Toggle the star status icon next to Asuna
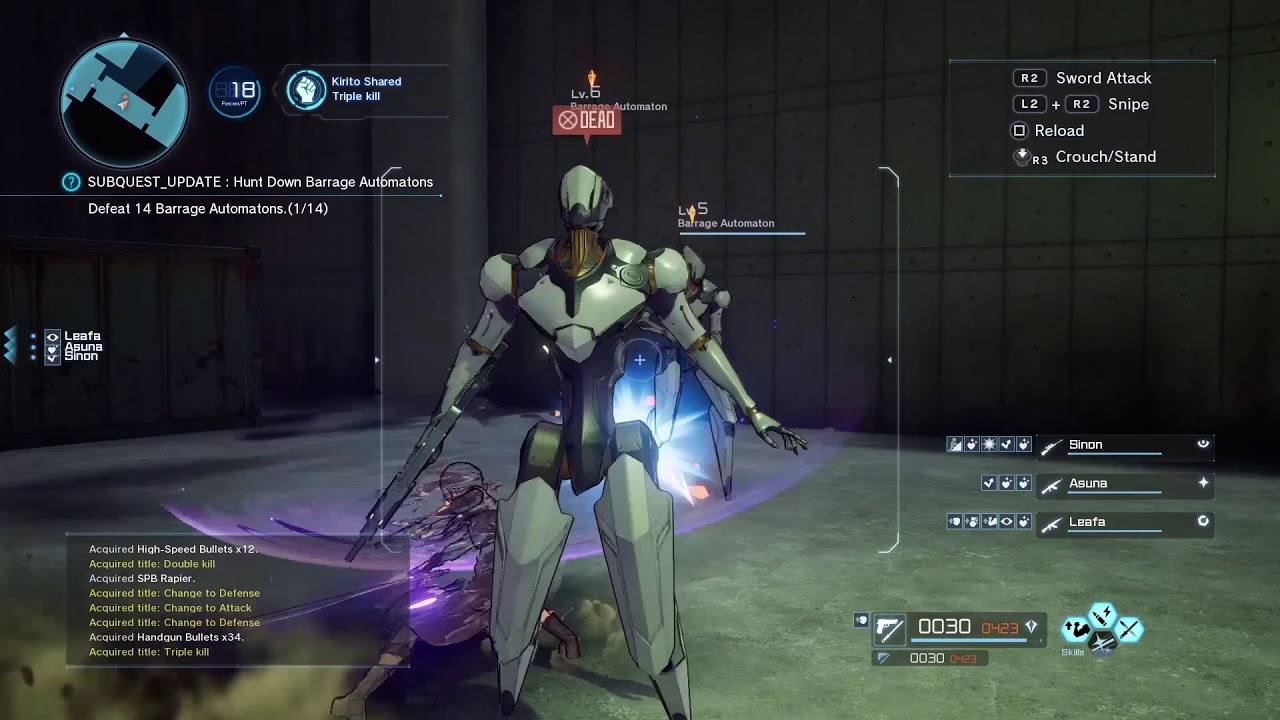Image resolution: width=1280 pixels, height=720 pixels. [x=1204, y=482]
